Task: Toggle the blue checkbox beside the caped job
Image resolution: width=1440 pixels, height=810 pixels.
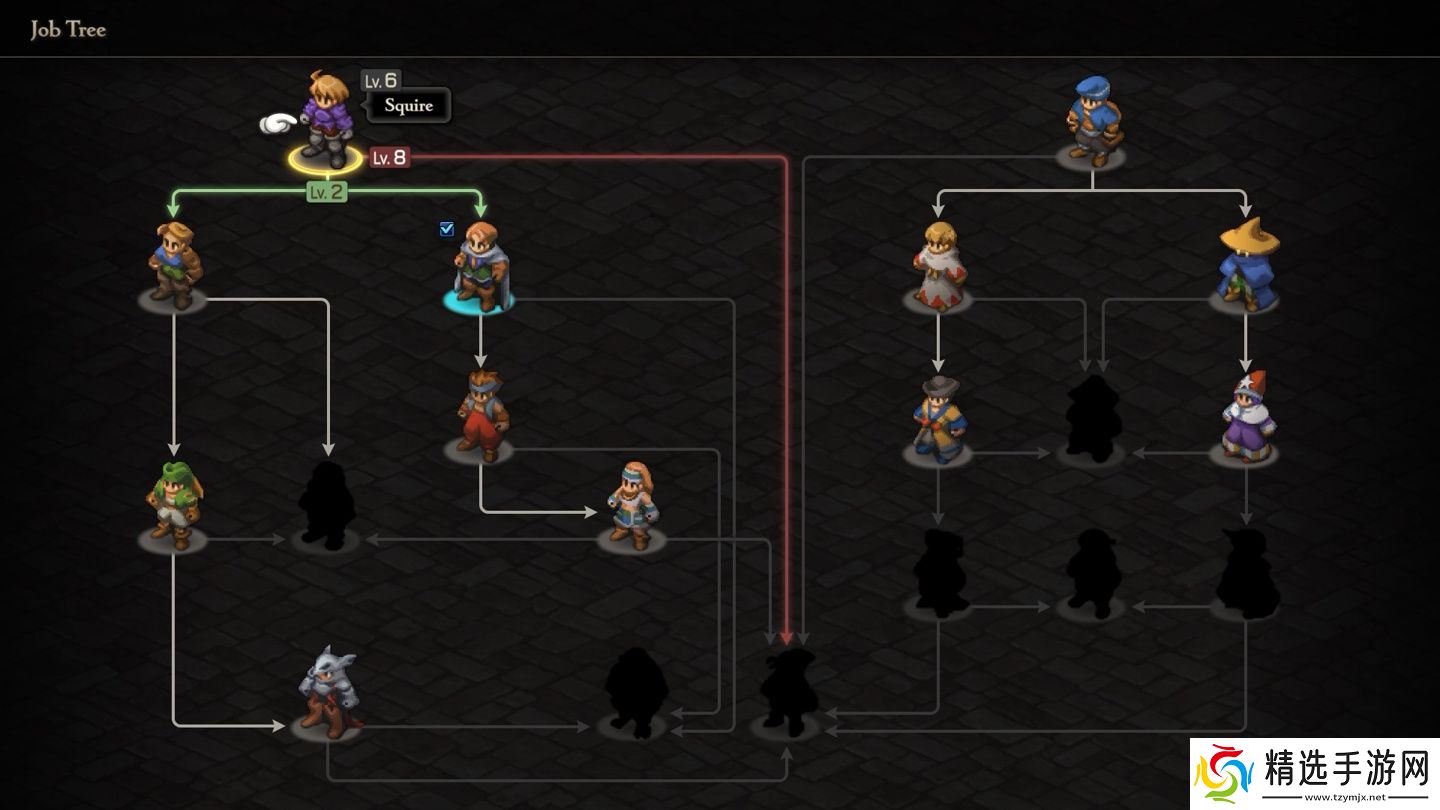Action: (x=447, y=229)
